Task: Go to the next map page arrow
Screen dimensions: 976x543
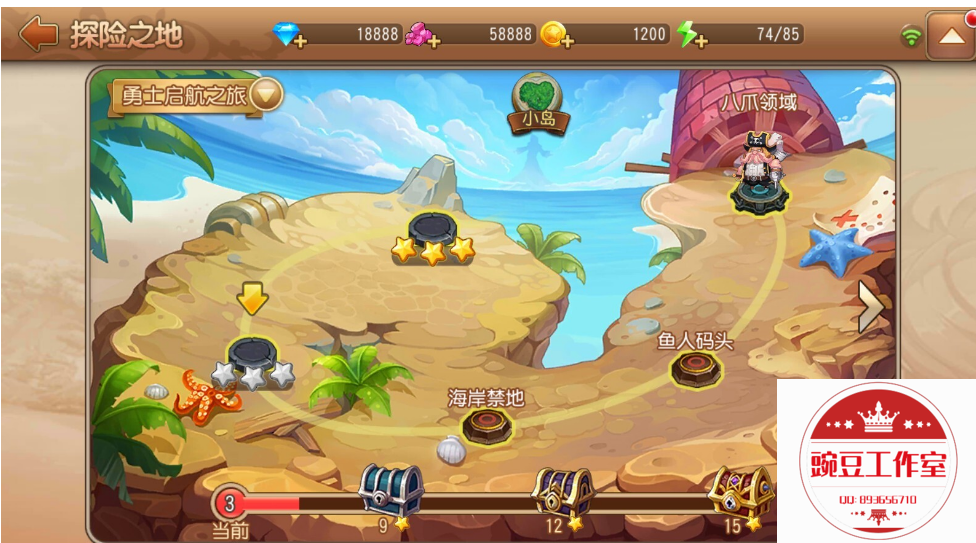Action: point(871,307)
